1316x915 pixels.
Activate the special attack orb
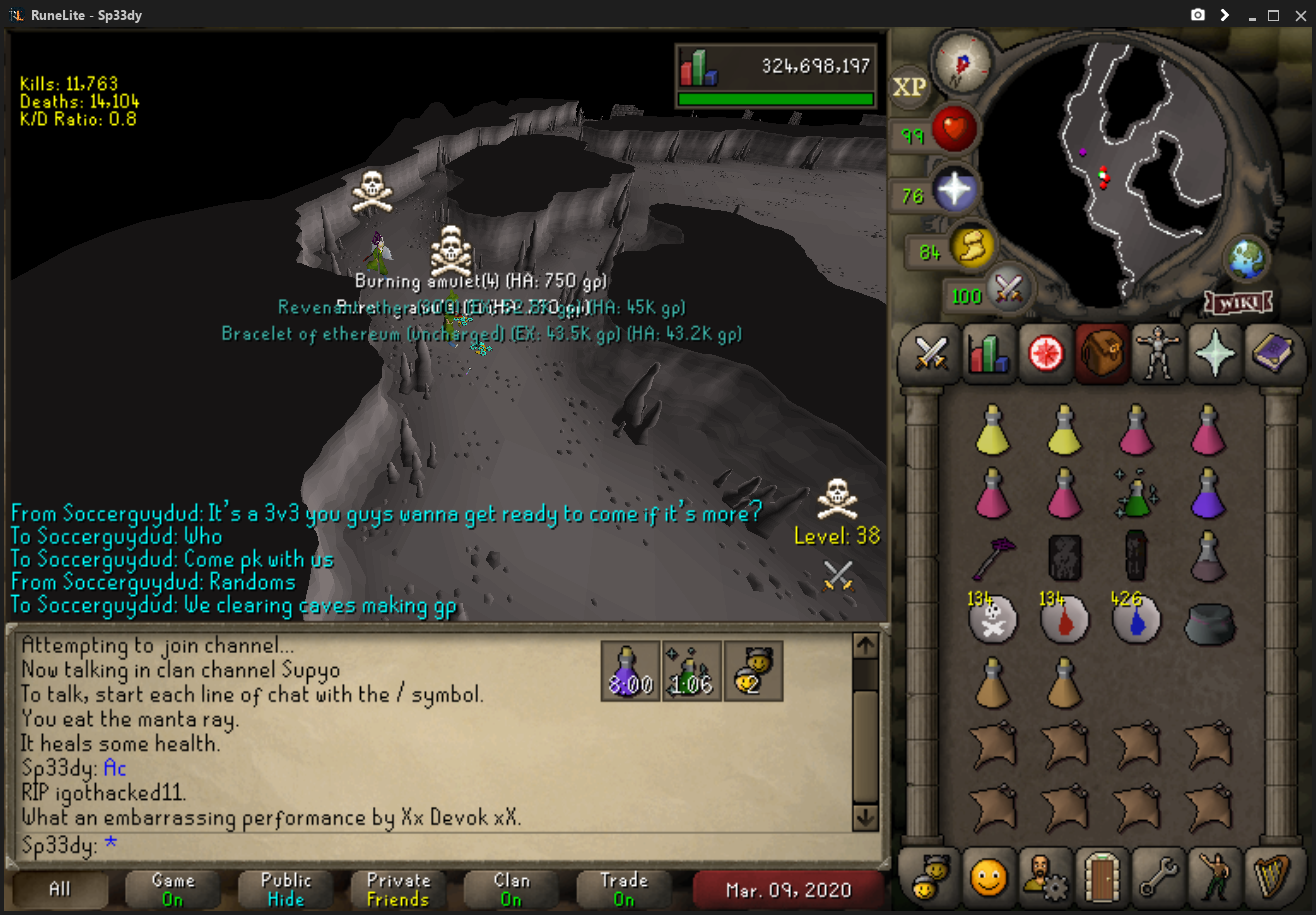pyautogui.click(x=1008, y=290)
